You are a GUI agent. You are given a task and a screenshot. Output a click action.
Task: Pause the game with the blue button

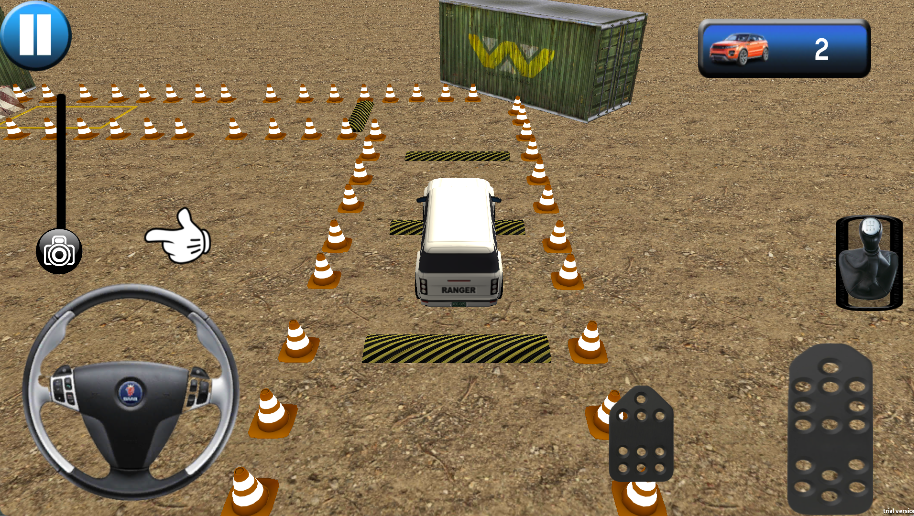point(35,34)
